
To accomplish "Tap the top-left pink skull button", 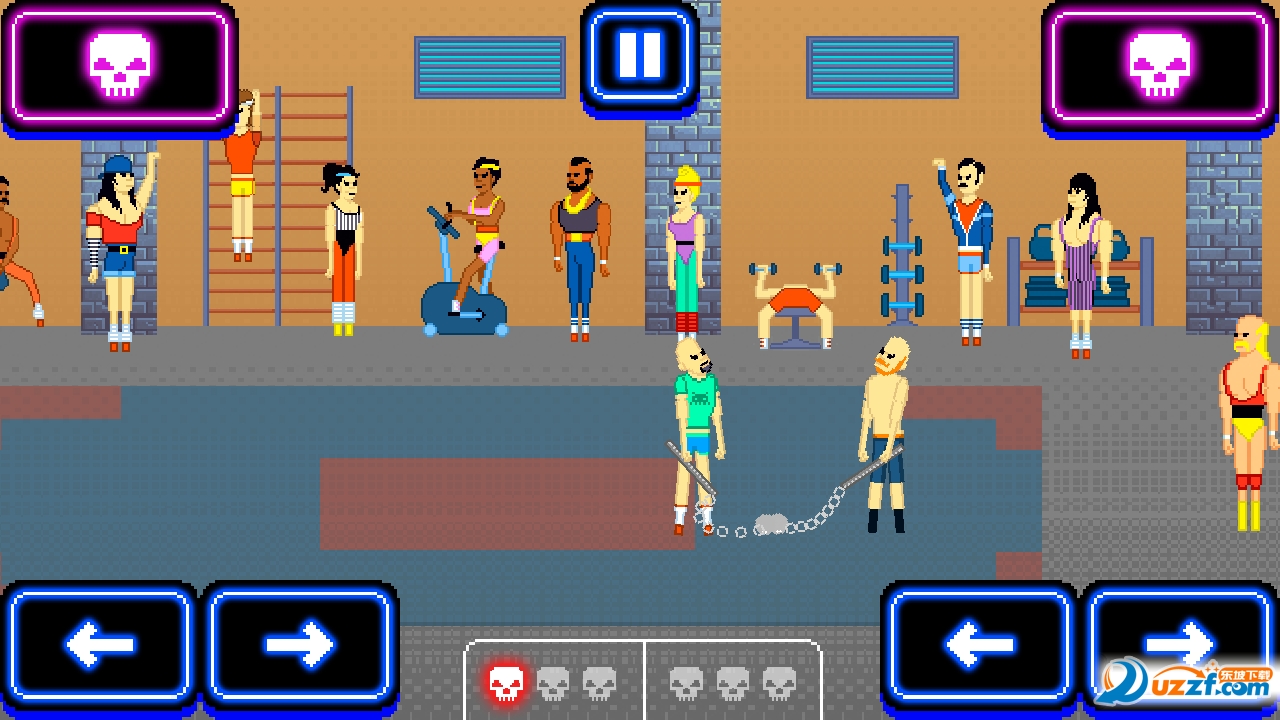I will [119, 66].
